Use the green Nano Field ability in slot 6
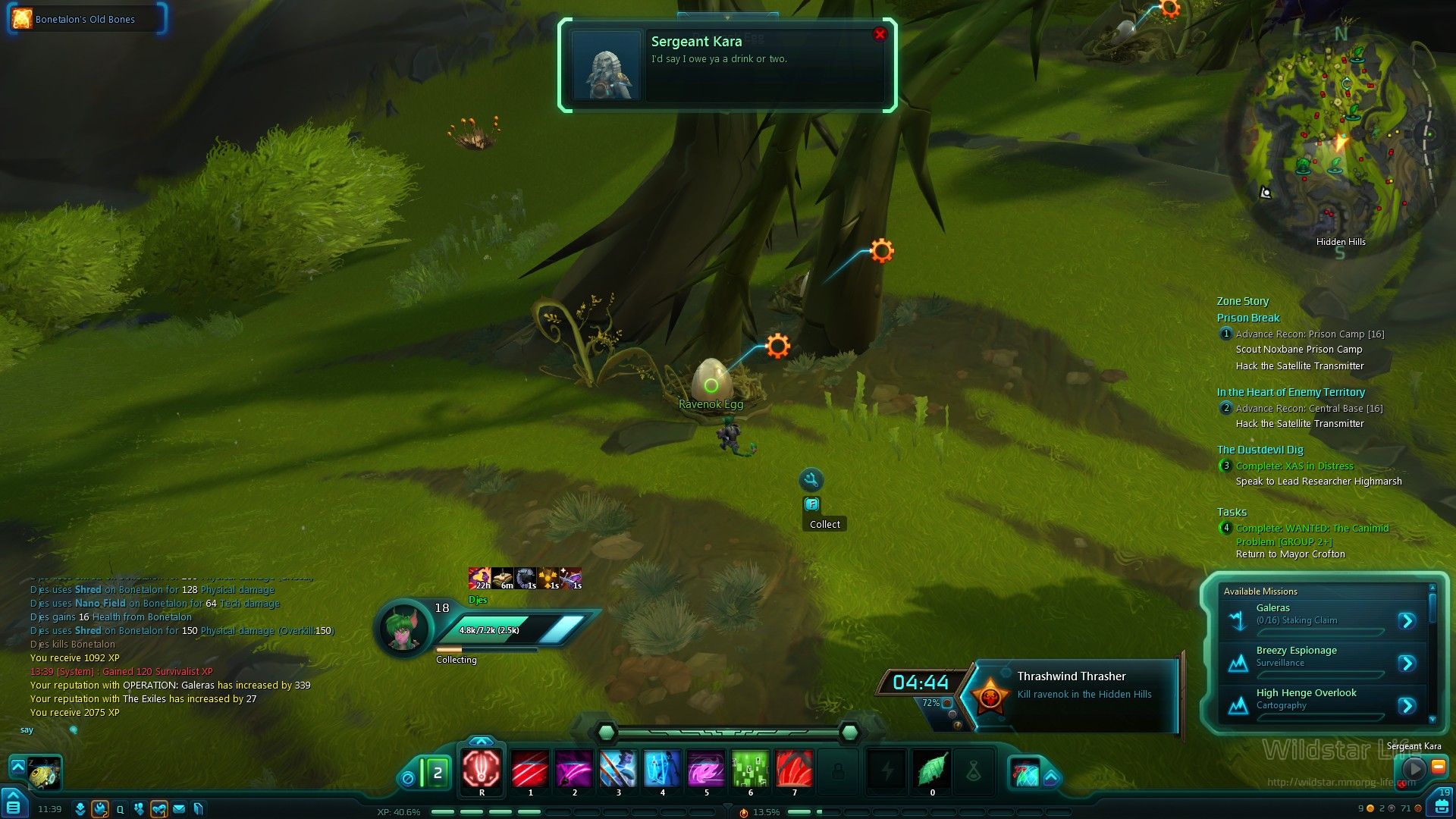The height and width of the screenshot is (819, 1456). click(x=750, y=769)
